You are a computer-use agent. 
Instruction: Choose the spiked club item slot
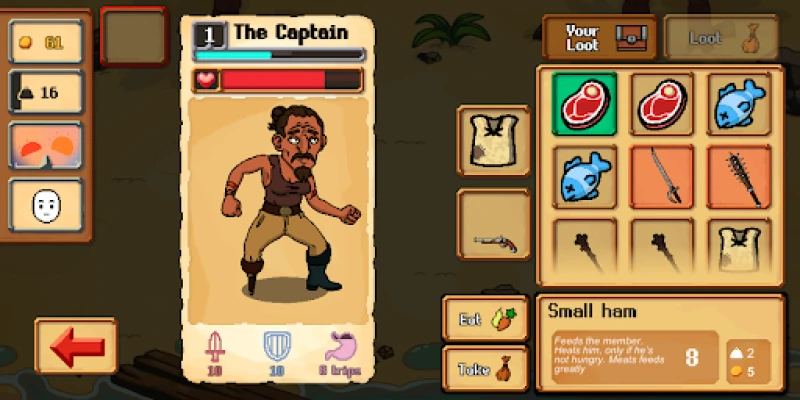click(x=739, y=176)
